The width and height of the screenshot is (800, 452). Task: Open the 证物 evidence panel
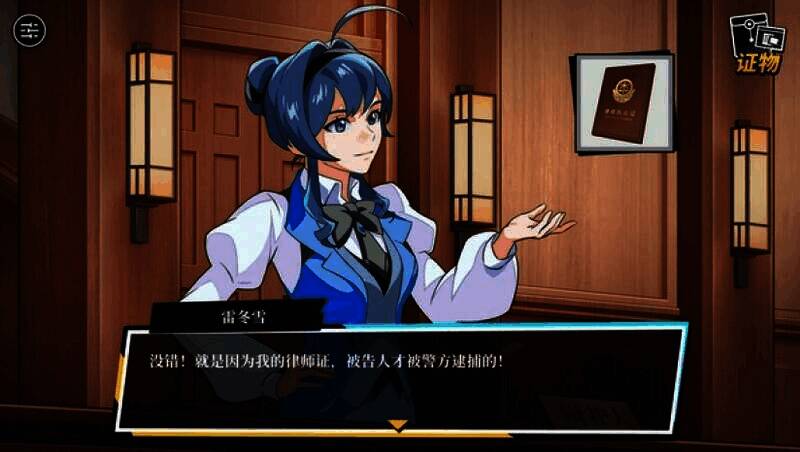pyautogui.click(x=757, y=44)
